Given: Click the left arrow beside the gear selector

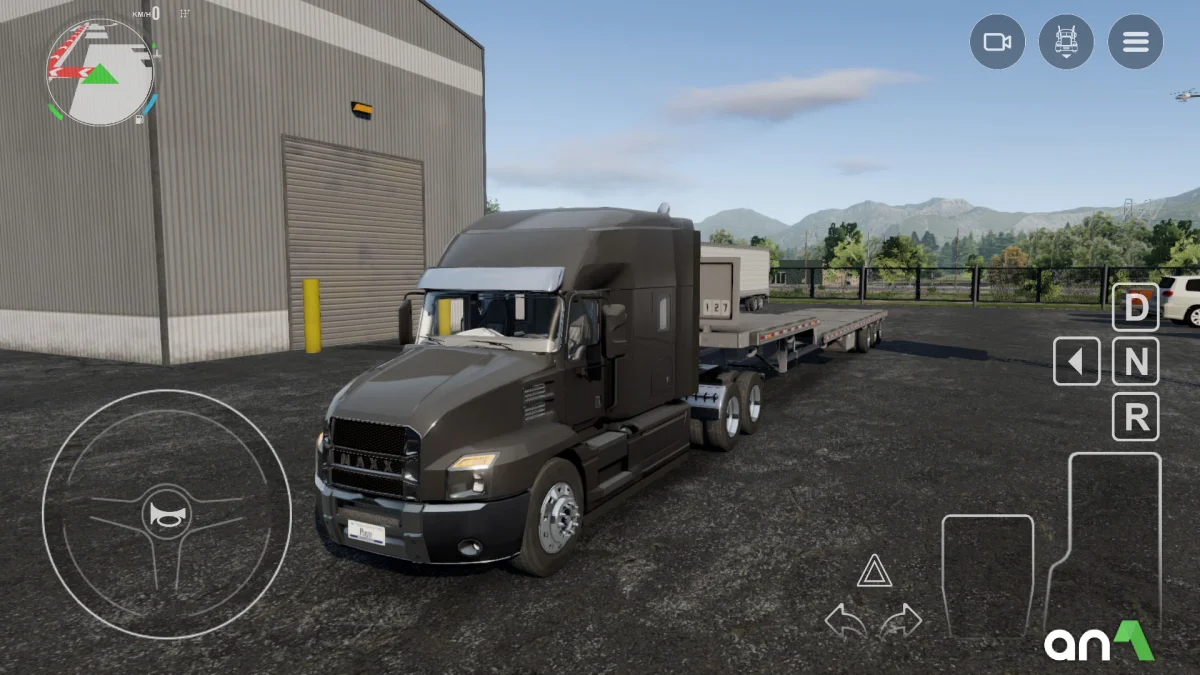Looking at the screenshot, I should click(1076, 361).
